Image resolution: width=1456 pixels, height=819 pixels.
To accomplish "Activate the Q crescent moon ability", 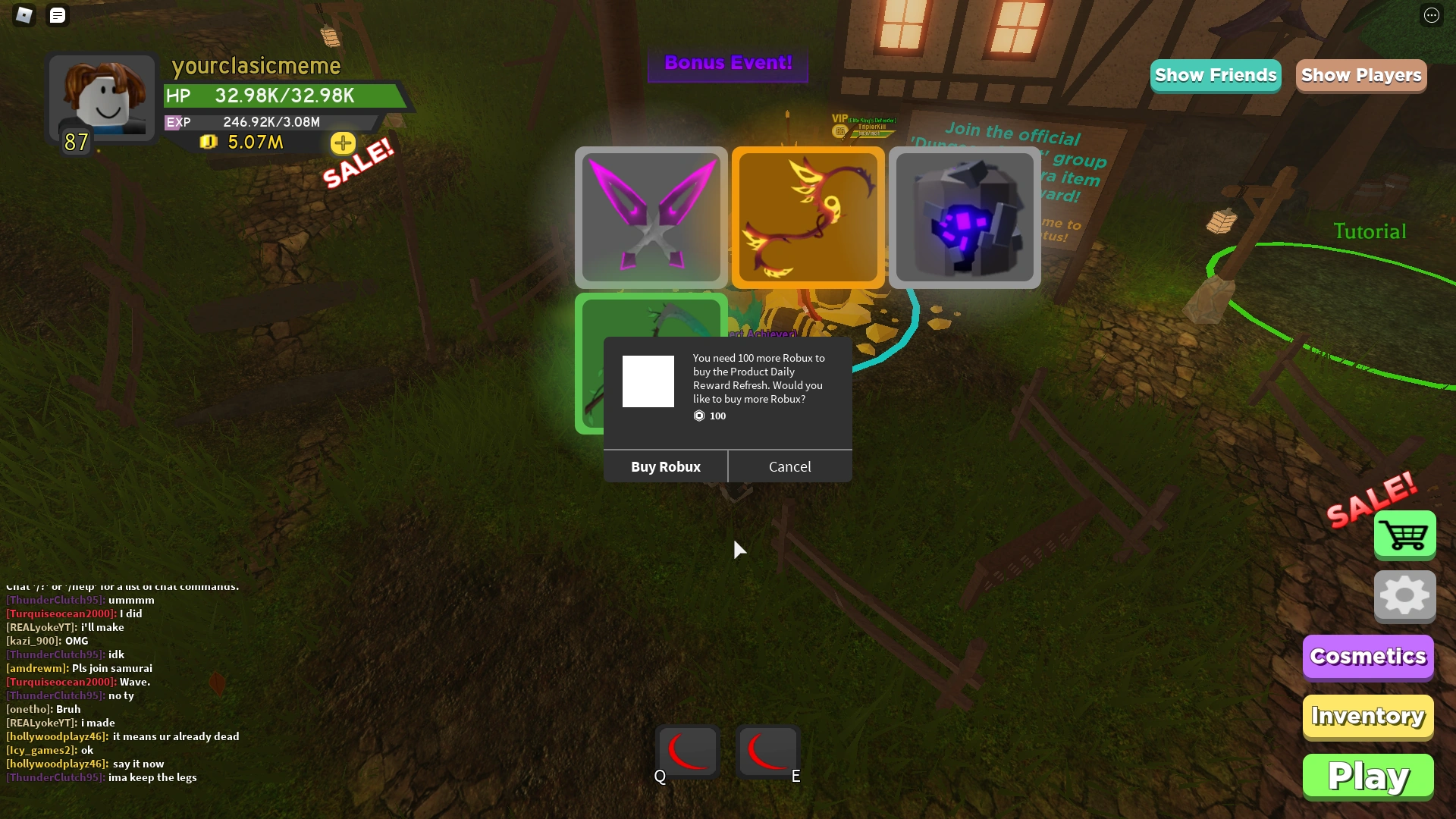I will (686, 752).
